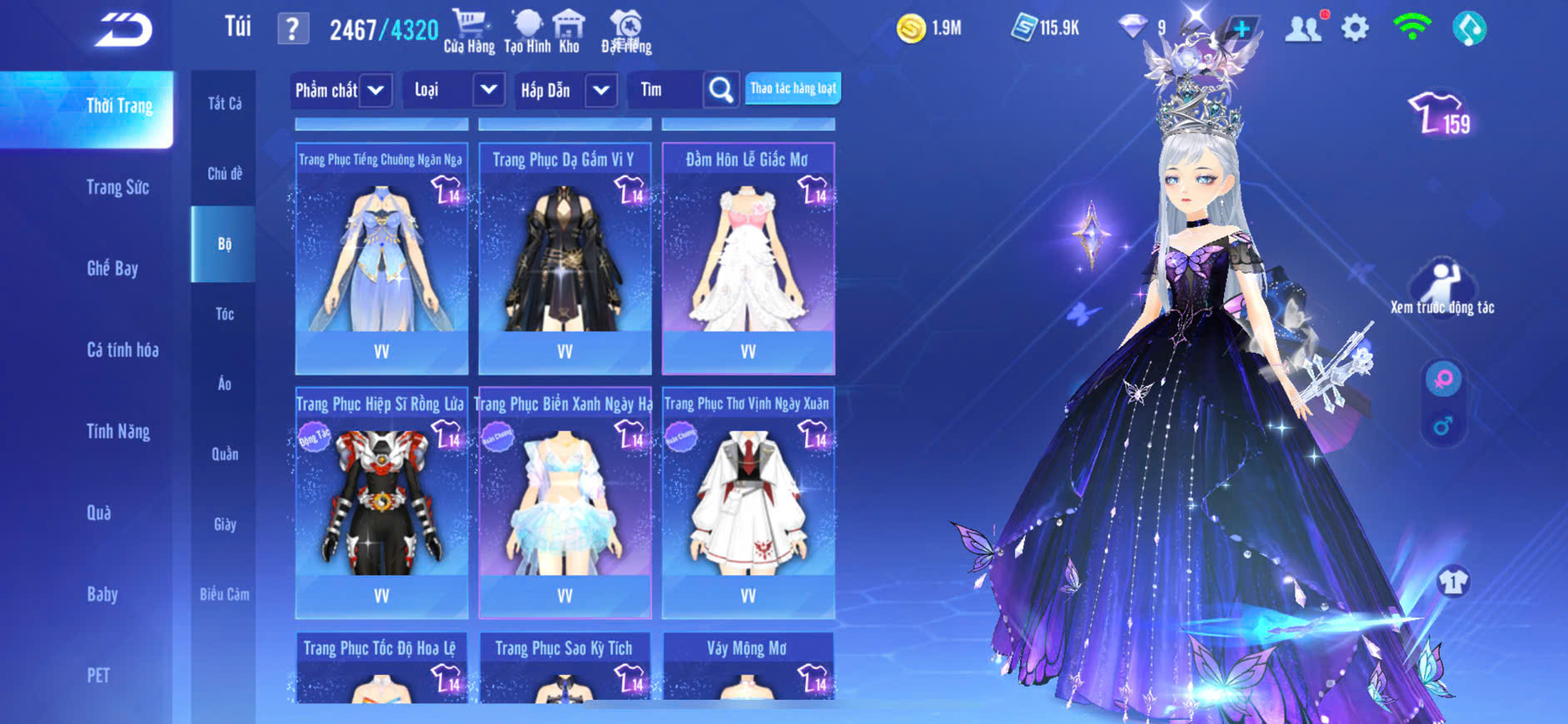Open the gear settings icon
The width and height of the screenshot is (1568, 724).
tap(1355, 29)
